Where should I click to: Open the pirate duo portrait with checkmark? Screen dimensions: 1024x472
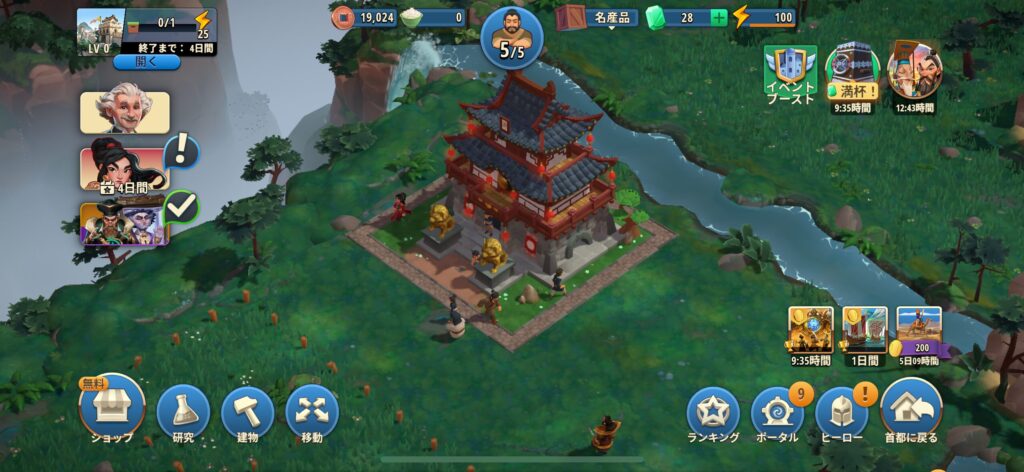click(124, 222)
